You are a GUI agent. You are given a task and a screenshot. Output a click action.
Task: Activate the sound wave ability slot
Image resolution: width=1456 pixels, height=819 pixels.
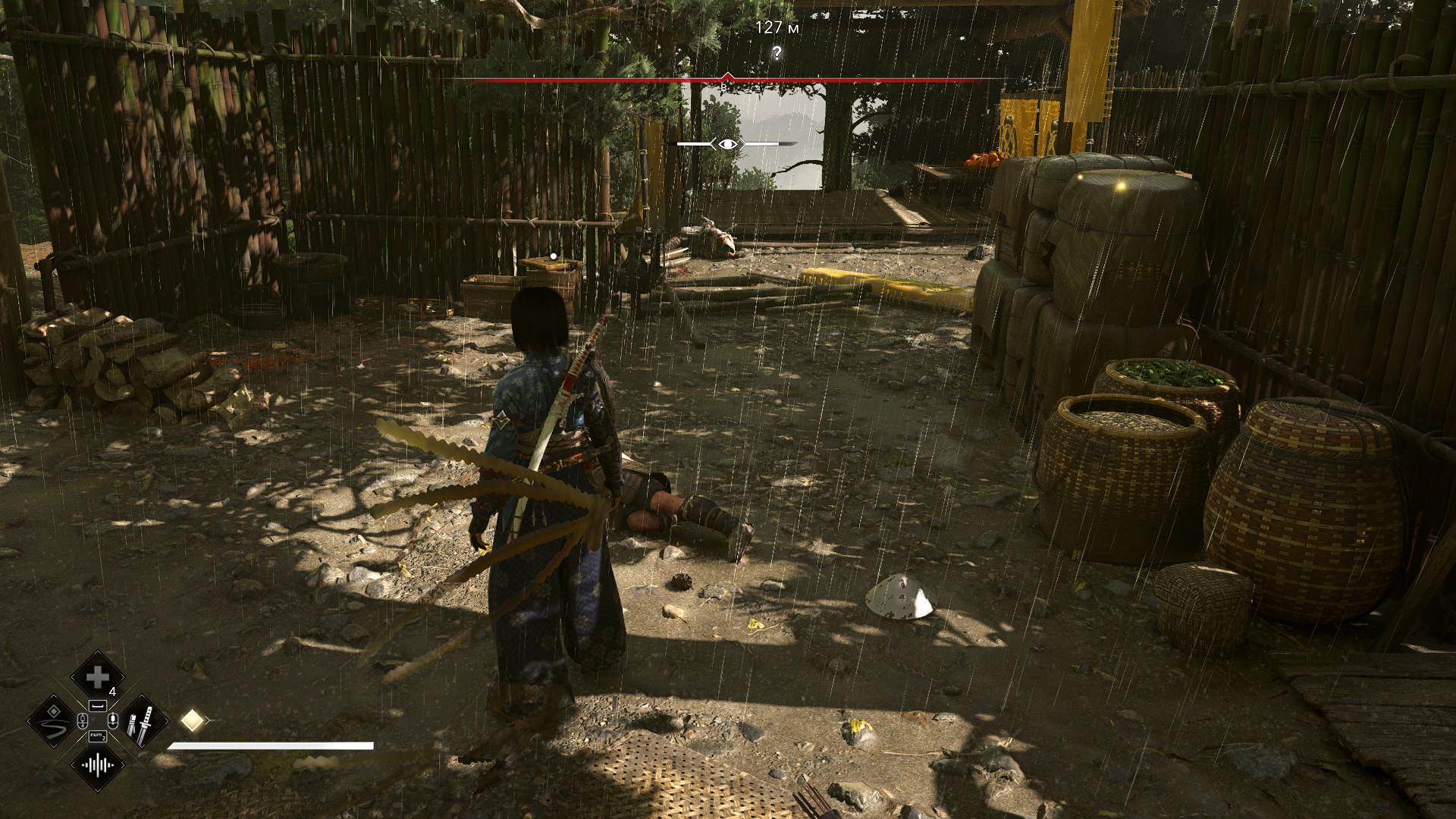[97, 765]
